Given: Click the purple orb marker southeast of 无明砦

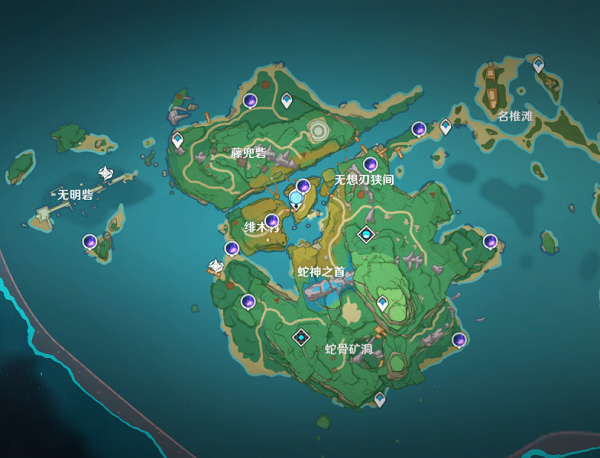Looking at the screenshot, I should click(90, 241).
